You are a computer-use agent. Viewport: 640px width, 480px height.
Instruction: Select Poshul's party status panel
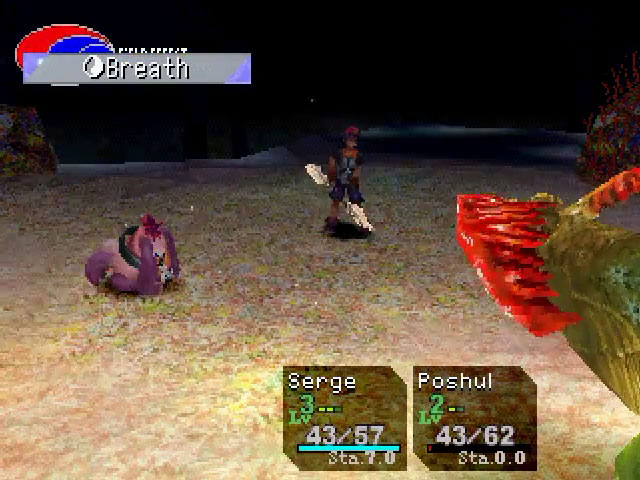(474, 418)
